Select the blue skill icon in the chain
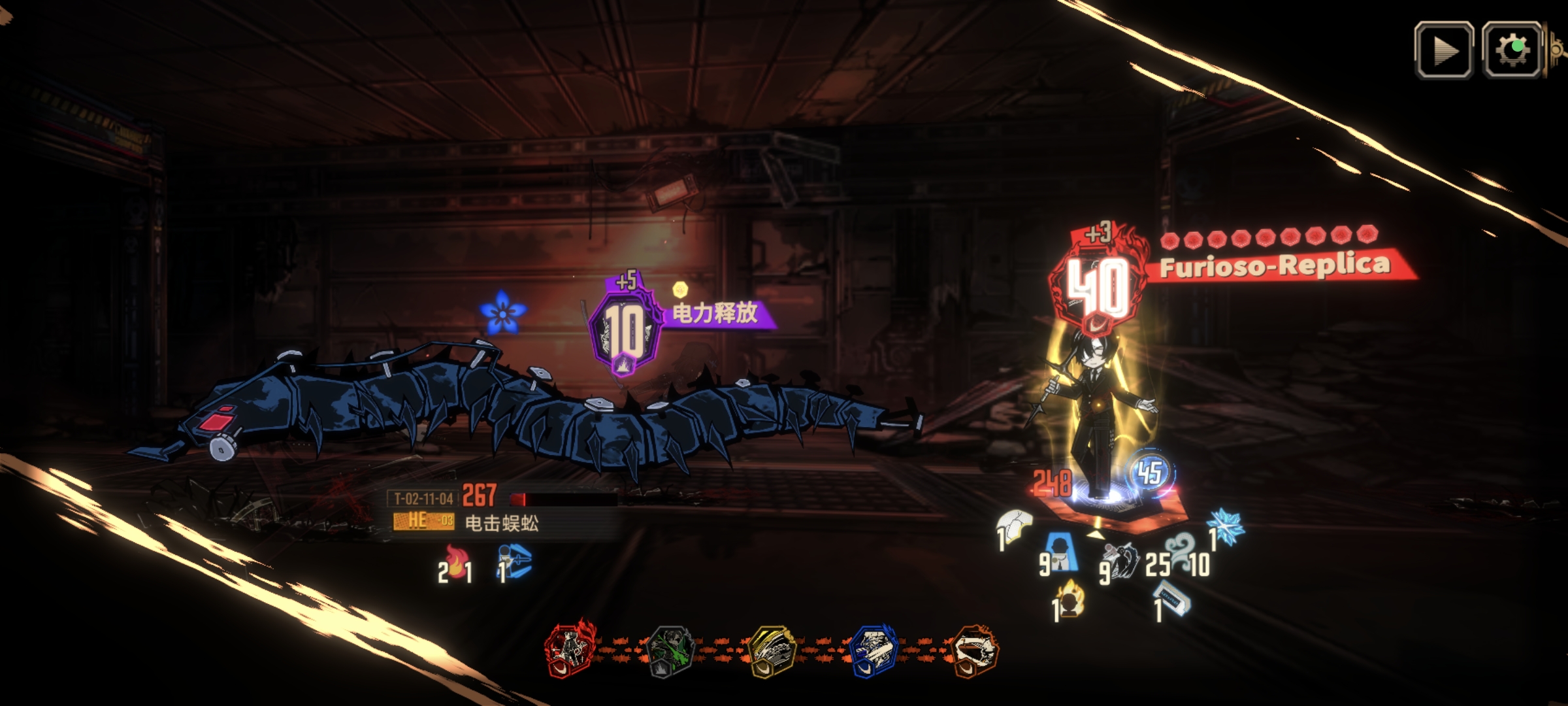Viewport: 1568px width, 706px height. [x=874, y=650]
